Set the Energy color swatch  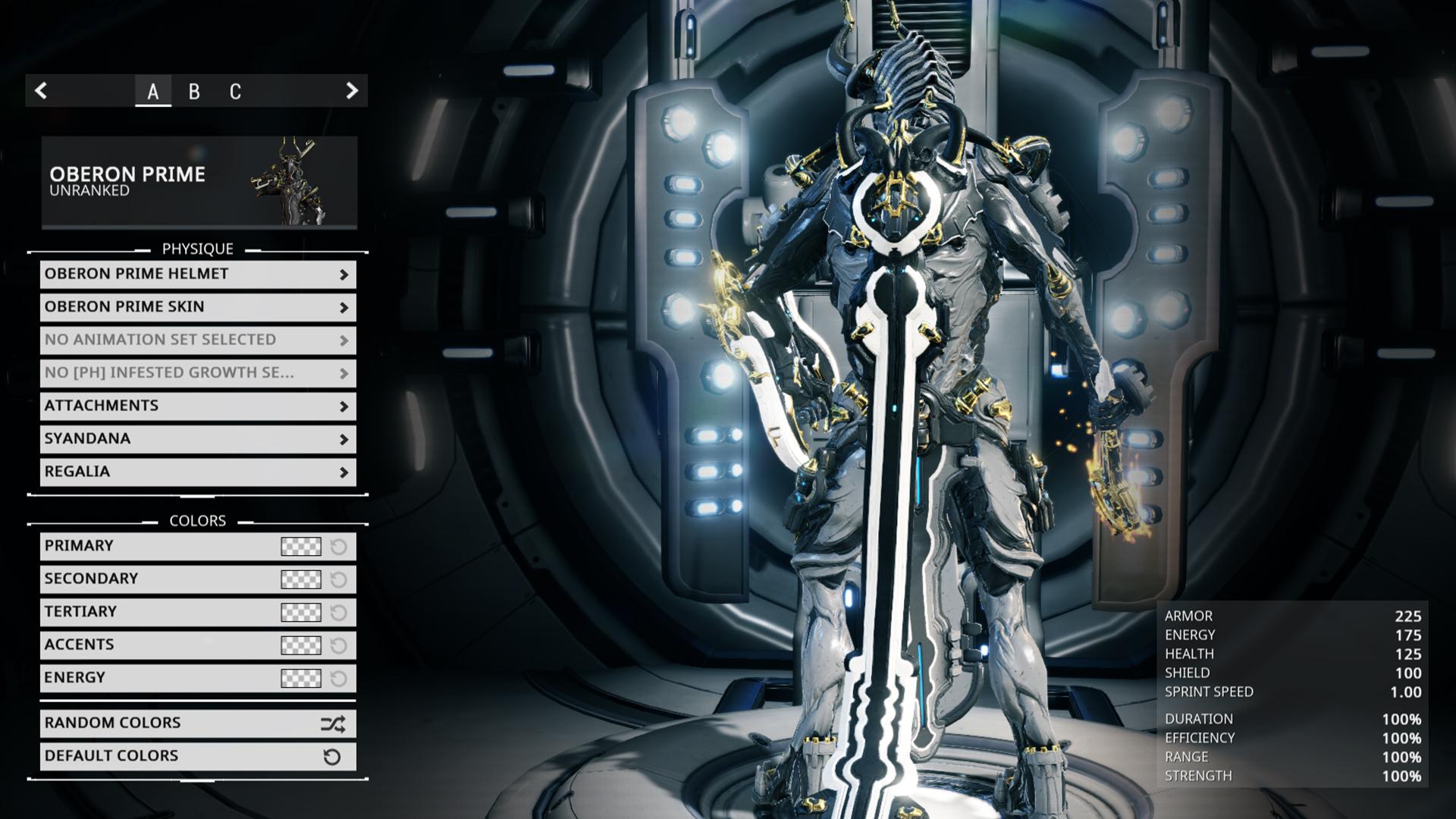tap(301, 678)
